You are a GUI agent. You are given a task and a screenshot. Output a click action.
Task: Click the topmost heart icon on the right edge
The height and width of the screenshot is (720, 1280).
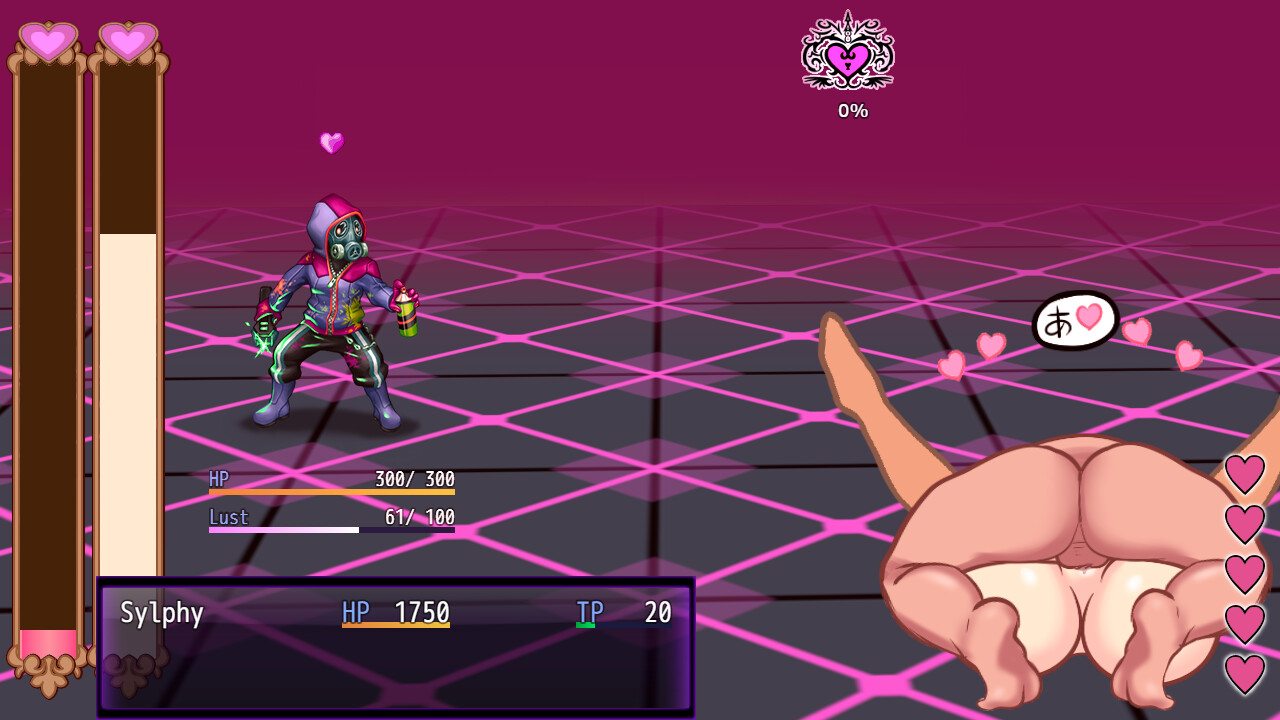point(1245,473)
